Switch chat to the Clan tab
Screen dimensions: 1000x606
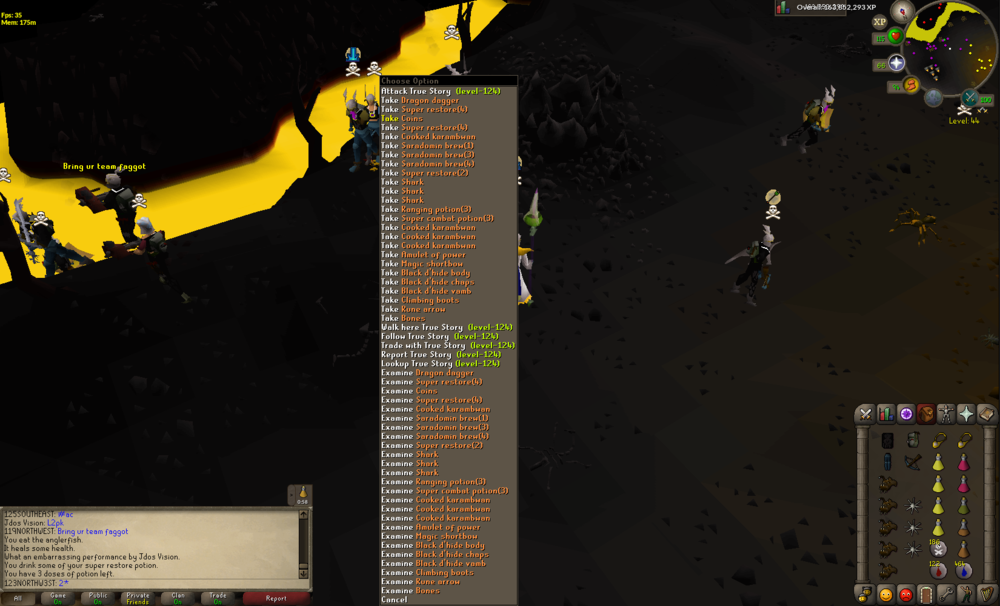click(x=178, y=598)
